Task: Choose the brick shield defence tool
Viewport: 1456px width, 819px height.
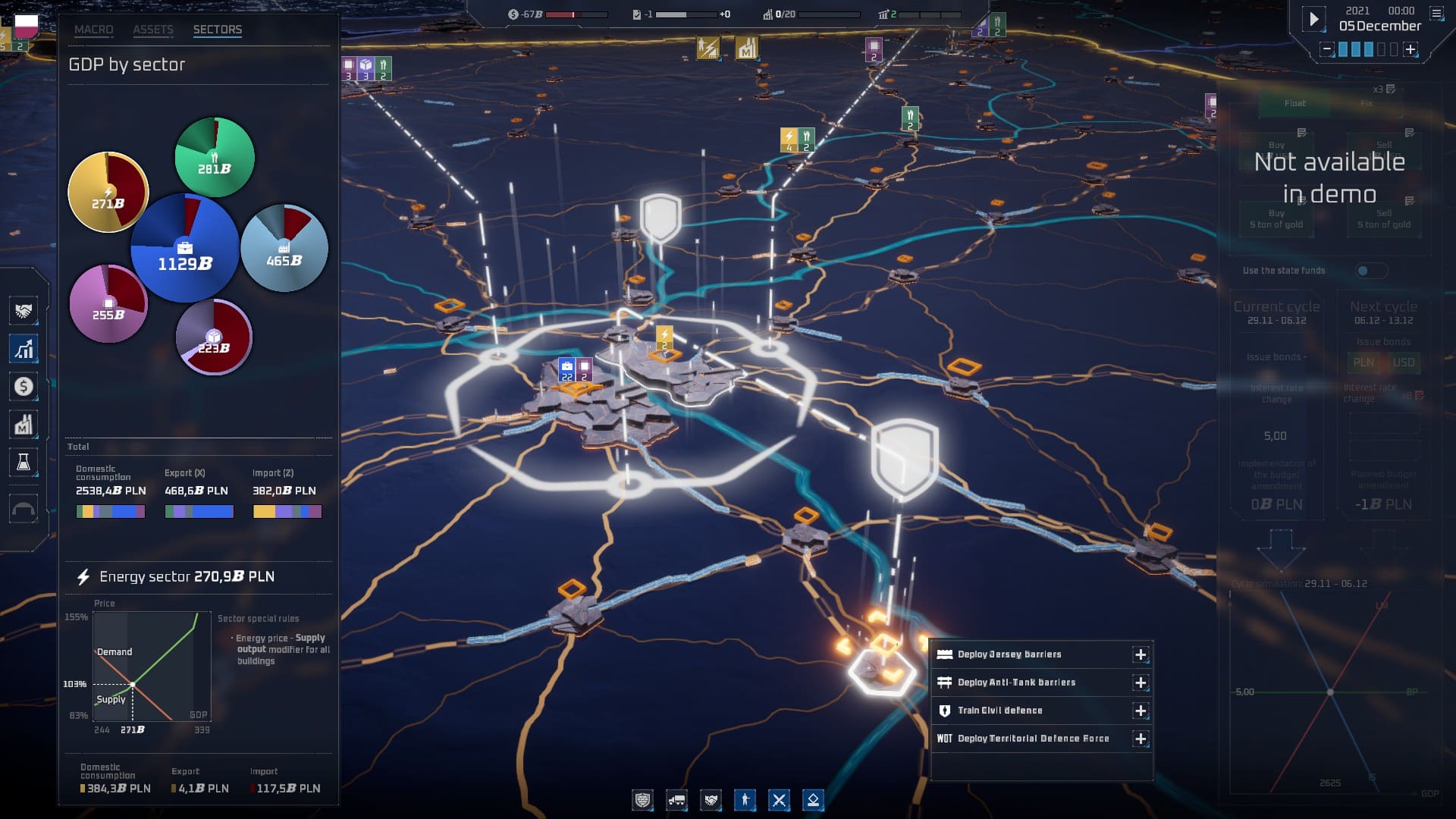Action: [642, 800]
